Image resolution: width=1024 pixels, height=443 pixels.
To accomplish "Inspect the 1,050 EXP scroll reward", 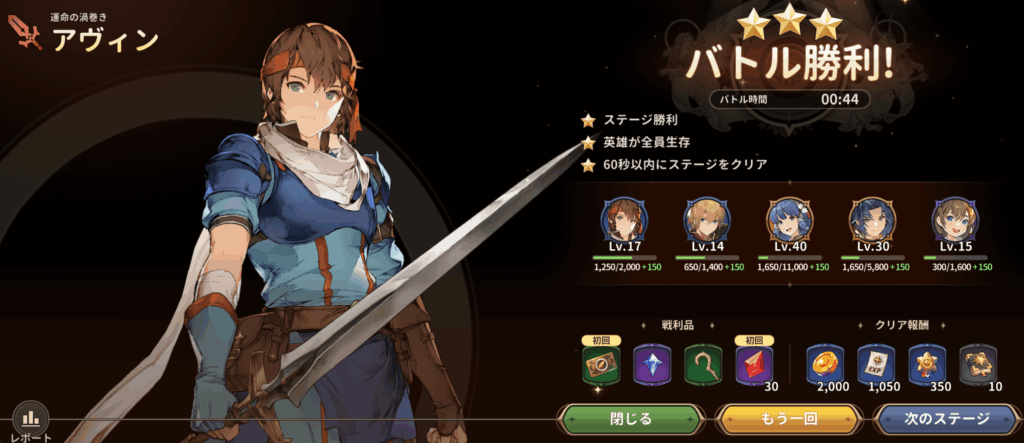I will [x=876, y=364].
